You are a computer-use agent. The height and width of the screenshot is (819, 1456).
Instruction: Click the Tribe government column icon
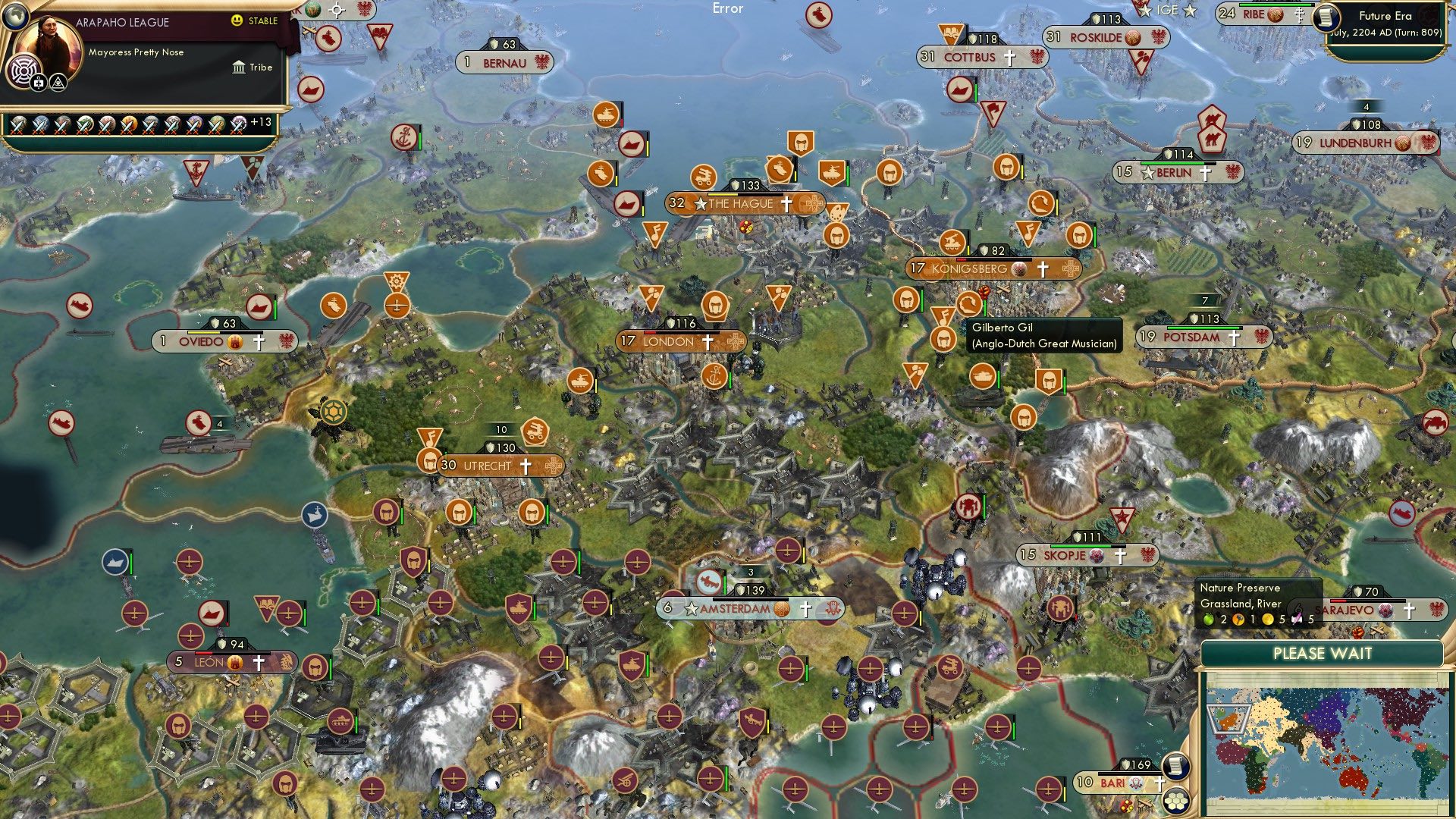pyautogui.click(x=240, y=69)
